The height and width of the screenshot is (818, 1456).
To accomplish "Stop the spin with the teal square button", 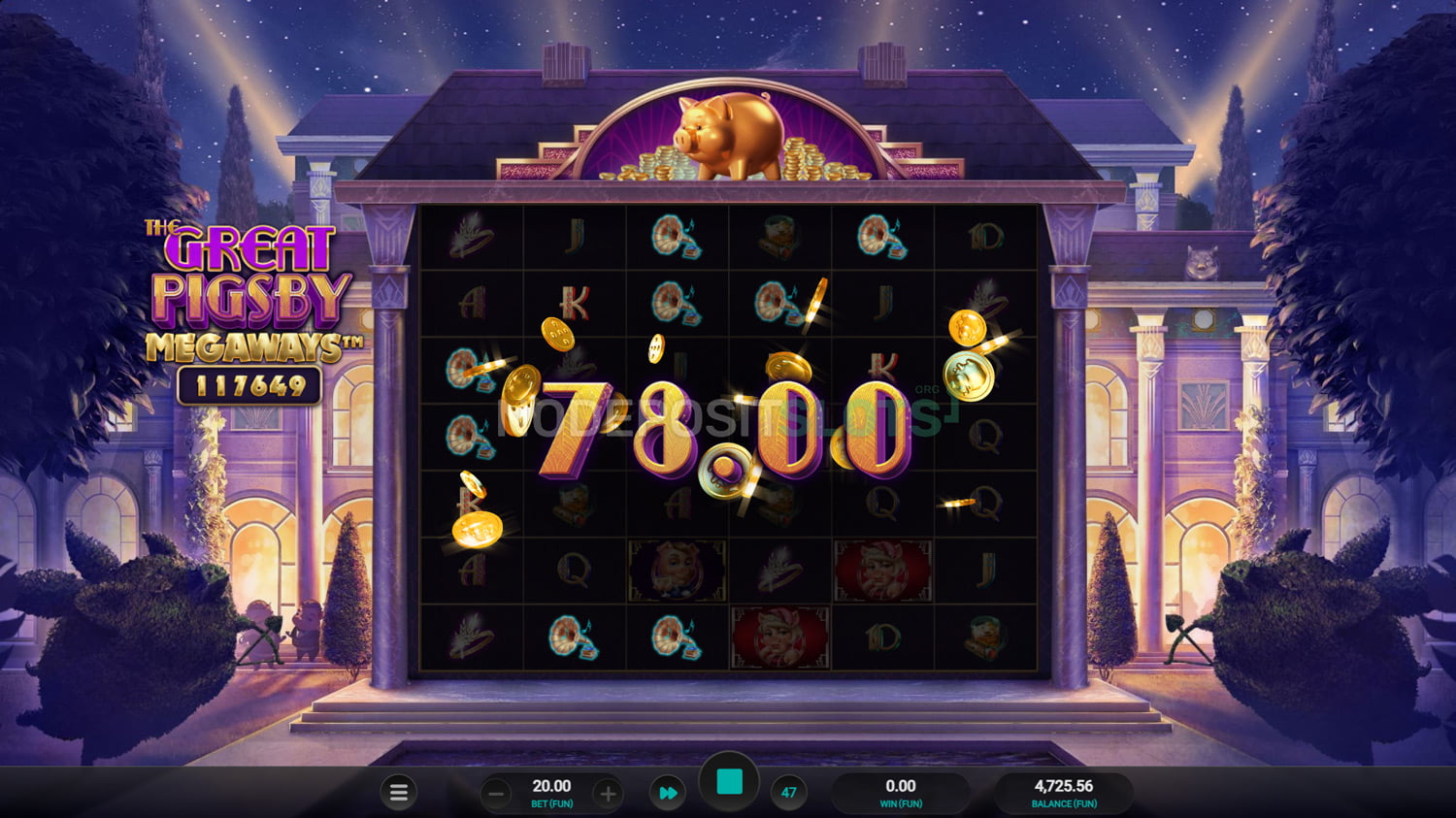I will 729,782.
